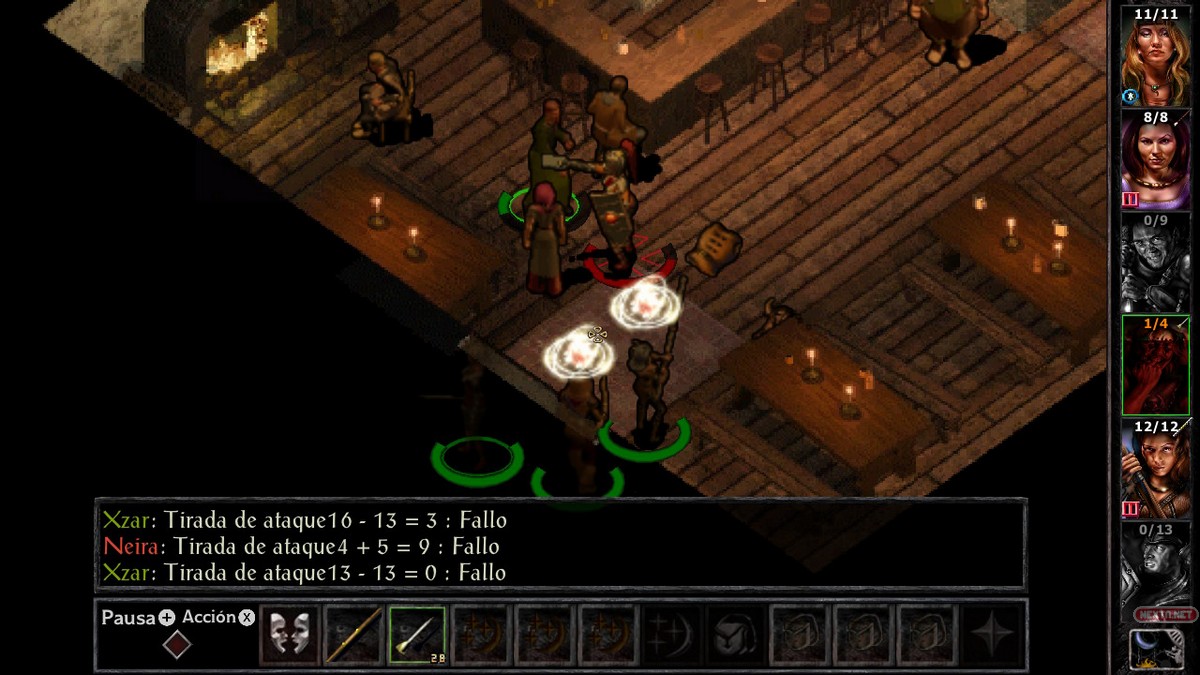Screen dimensions: 1200x675
Task: Equip the quarterstaff weapon slot
Action: click(x=353, y=634)
